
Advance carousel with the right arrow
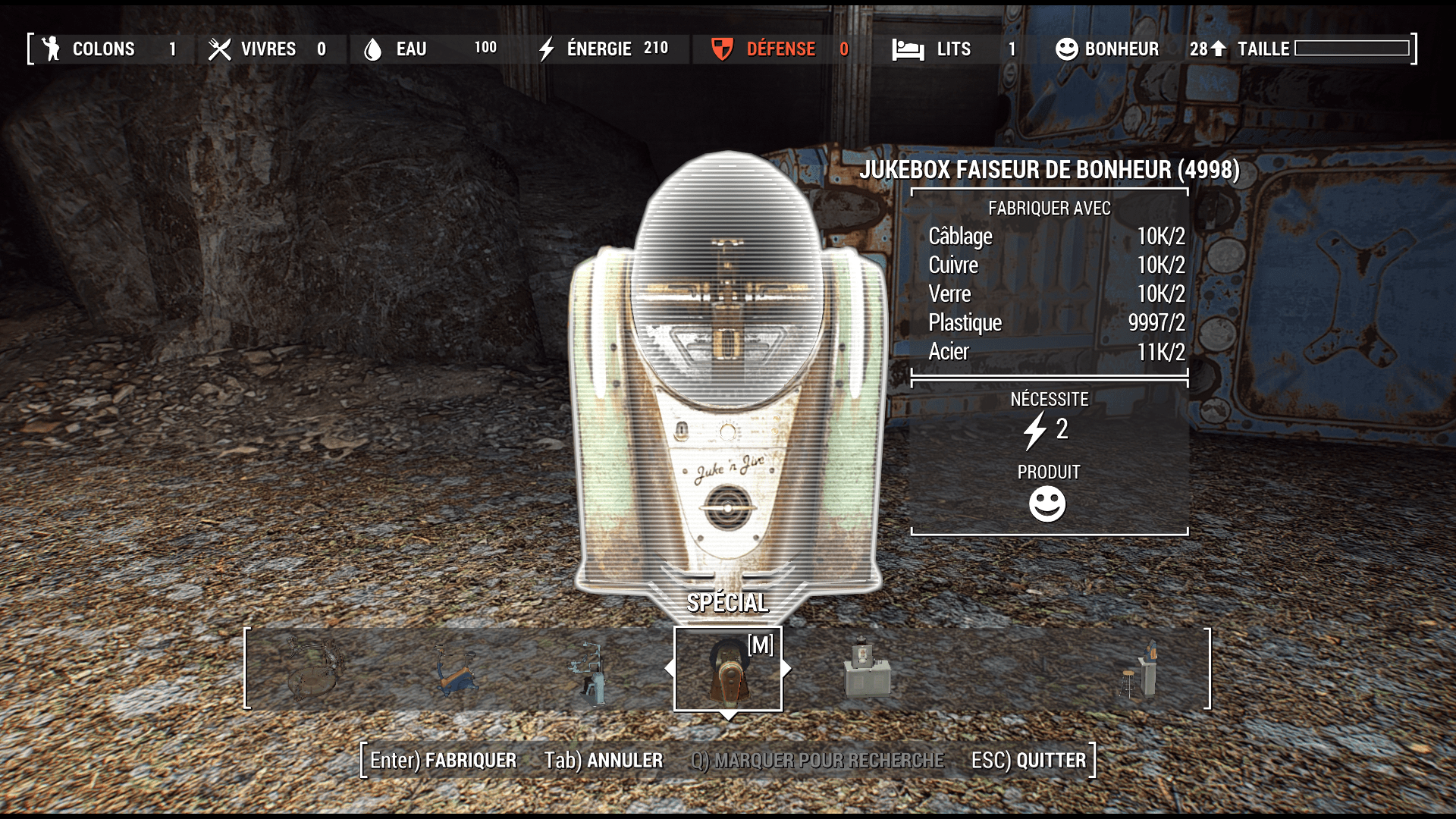[787, 669]
